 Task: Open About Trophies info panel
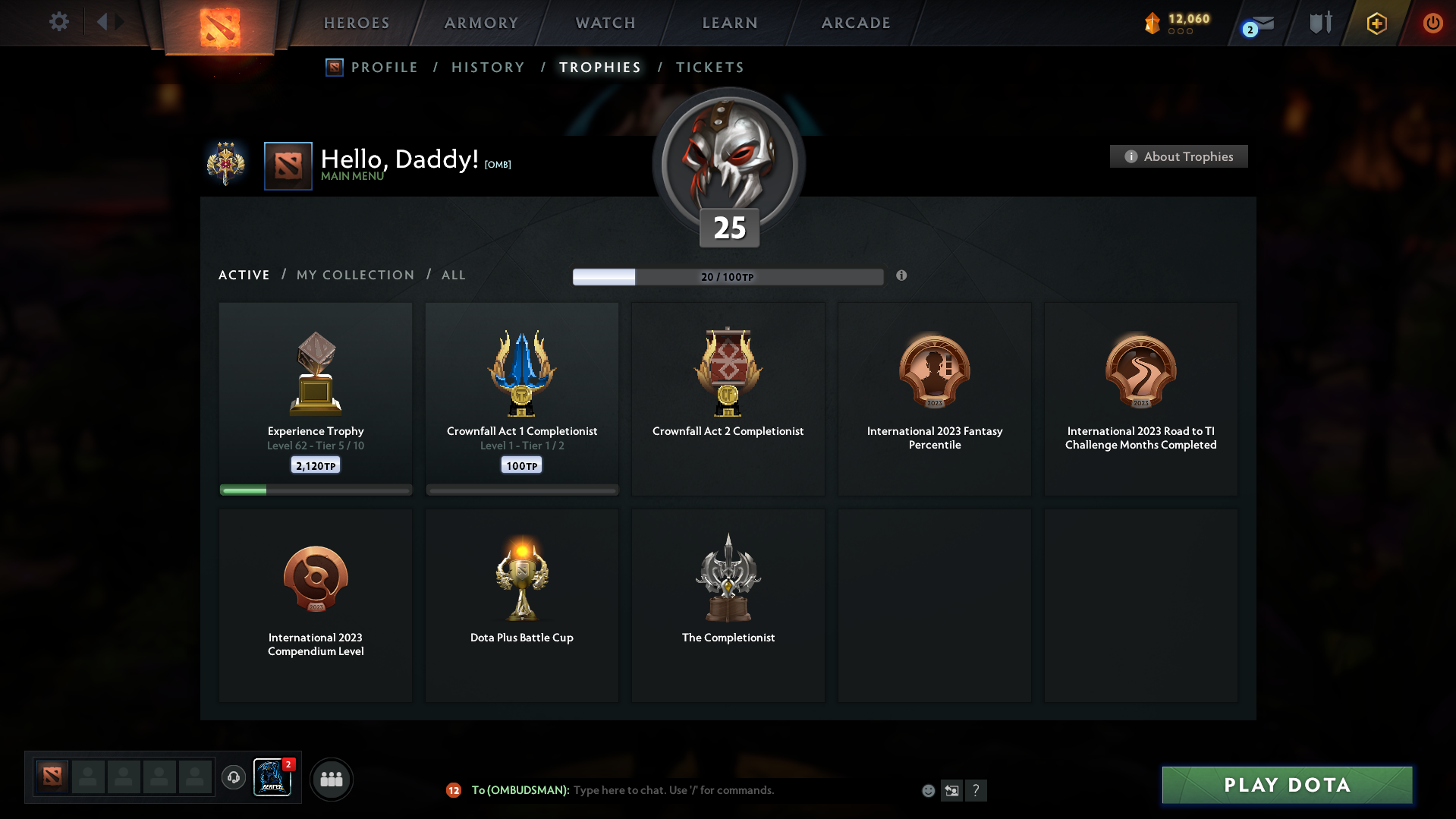[1178, 156]
